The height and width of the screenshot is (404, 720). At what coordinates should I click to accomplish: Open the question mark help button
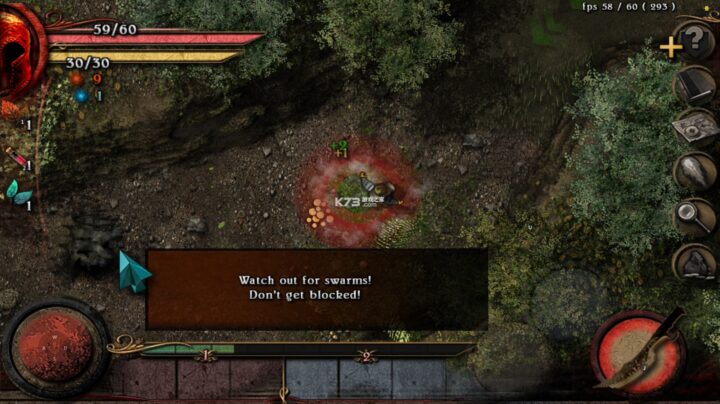coord(697,42)
